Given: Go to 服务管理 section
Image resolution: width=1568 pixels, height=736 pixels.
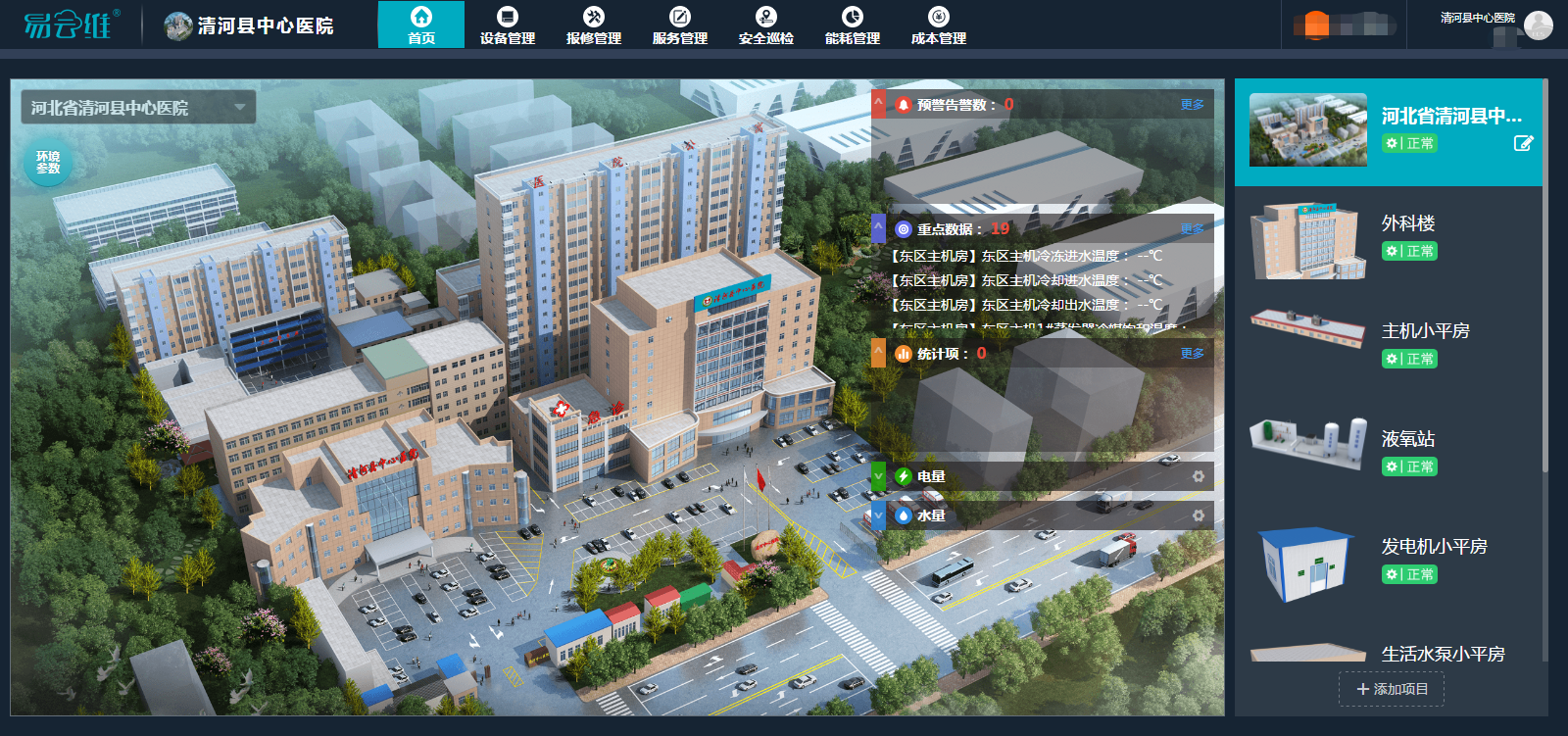Looking at the screenshot, I should pos(680,25).
